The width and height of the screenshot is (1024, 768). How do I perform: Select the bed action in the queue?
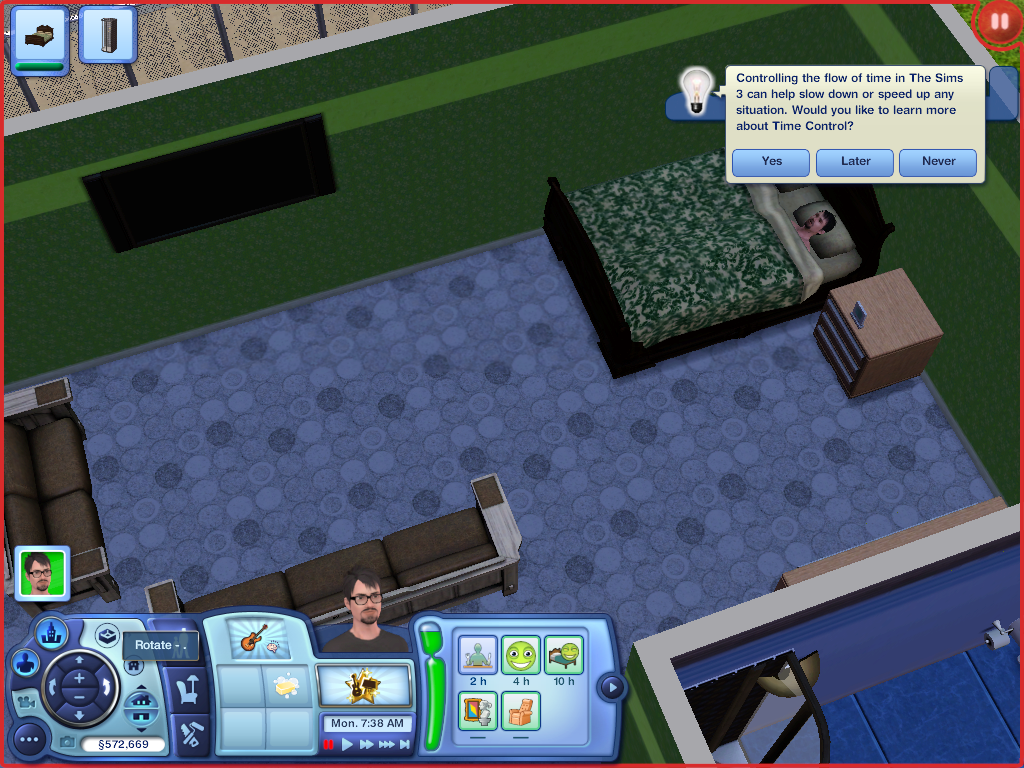(x=40, y=34)
